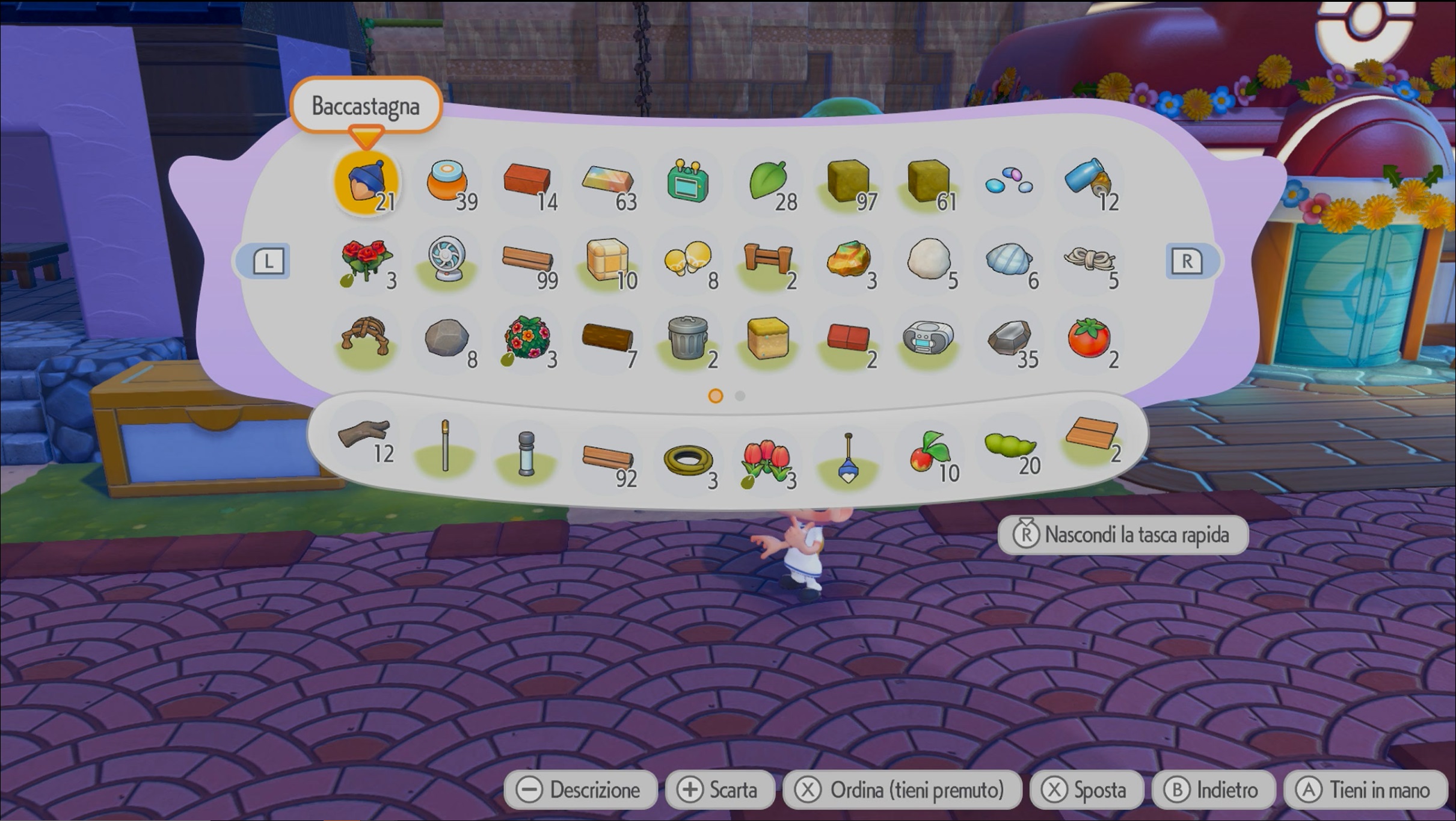The height and width of the screenshot is (821, 1456).
Task: Select the Baccastagna berry slot
Action: tap(366, 182)
